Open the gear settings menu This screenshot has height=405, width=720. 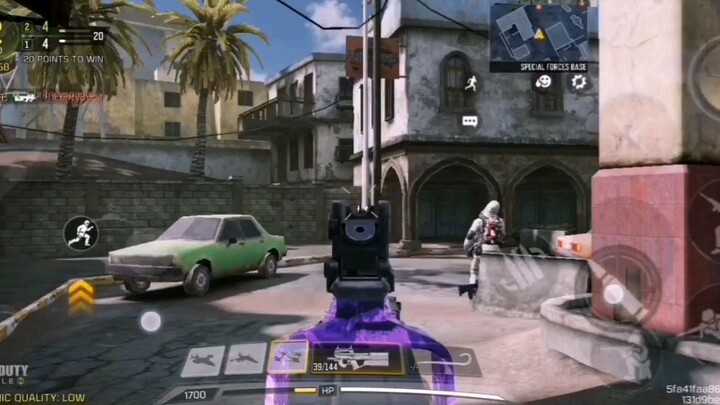[578, 82]
